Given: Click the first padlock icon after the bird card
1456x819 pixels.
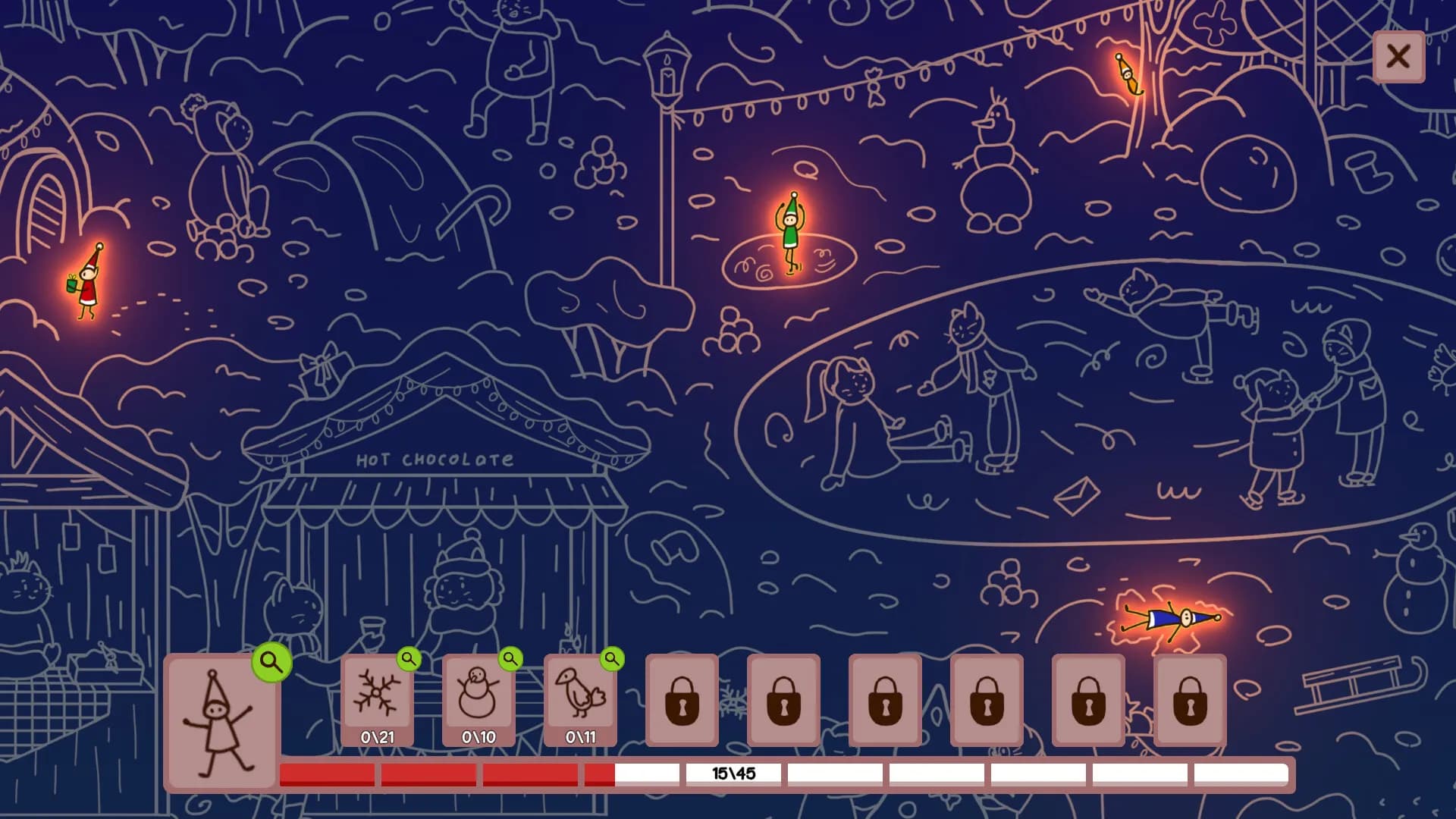Looking at the screenshot, I should 680,701.
